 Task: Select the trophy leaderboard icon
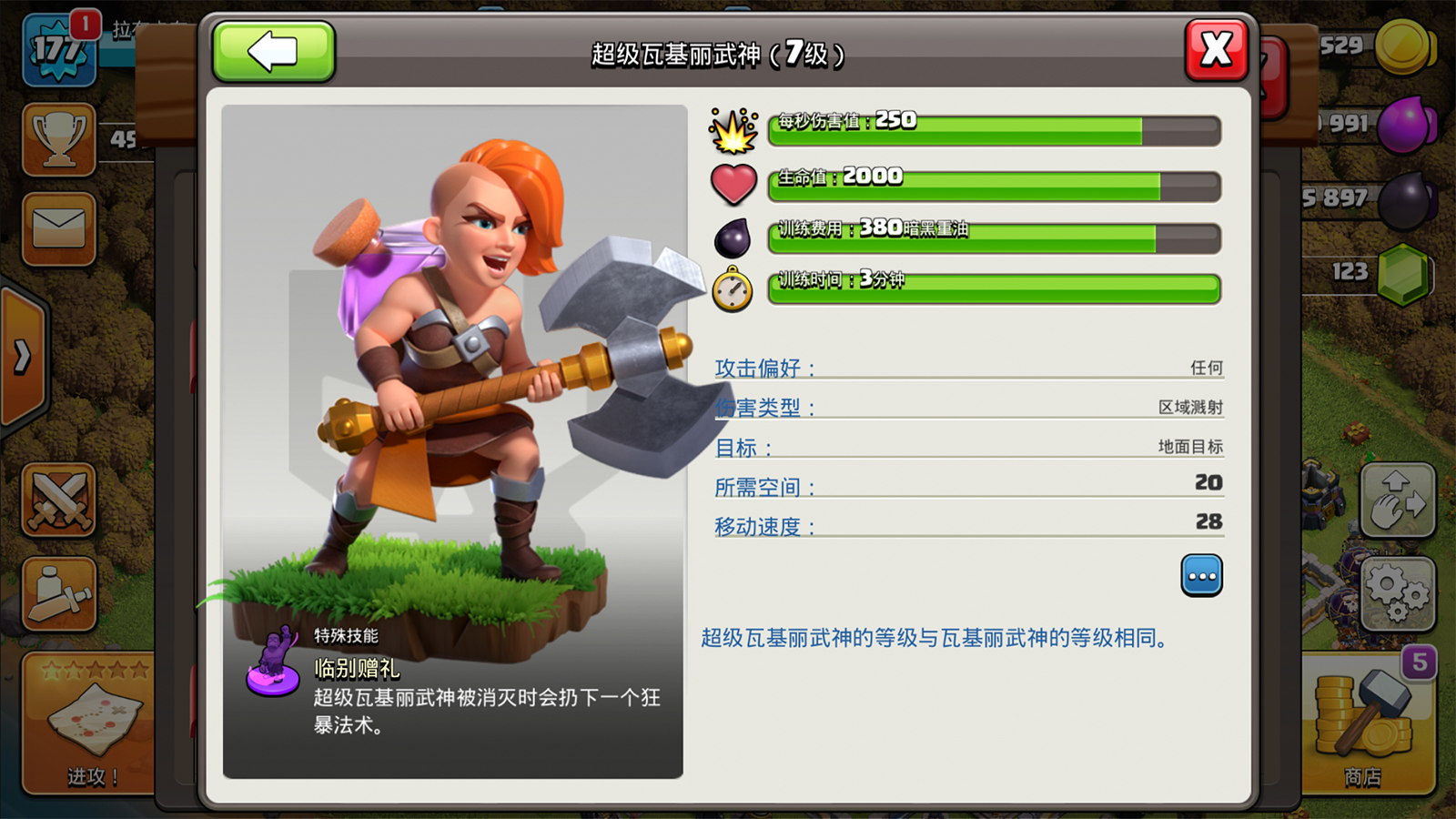[56, 138]
